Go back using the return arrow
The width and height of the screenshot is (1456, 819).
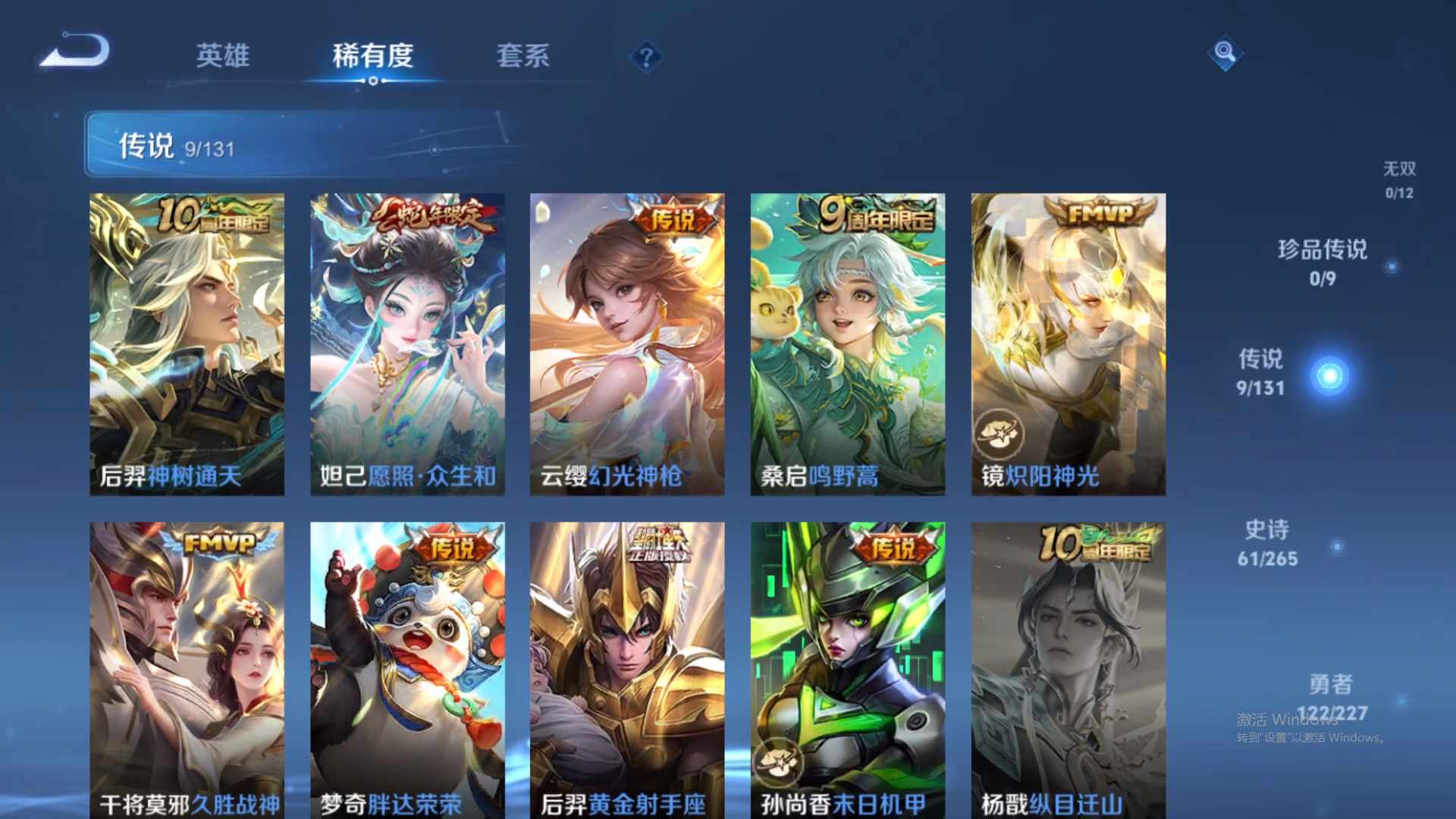coord(77,52)
